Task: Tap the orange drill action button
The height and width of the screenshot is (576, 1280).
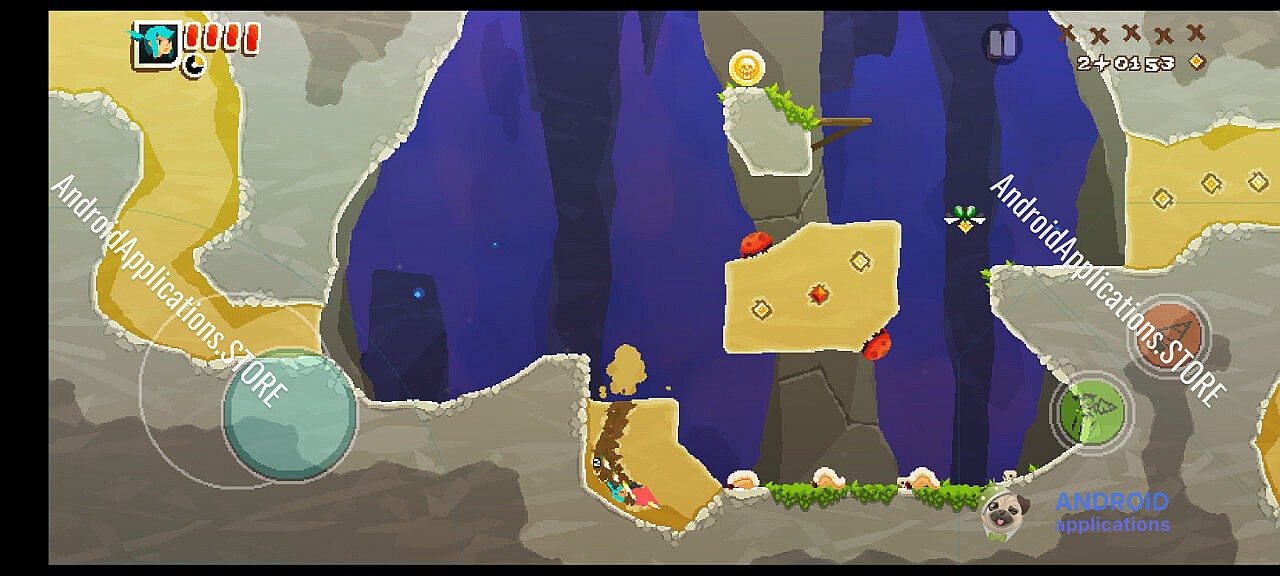Action: [x=1168, y=333]
